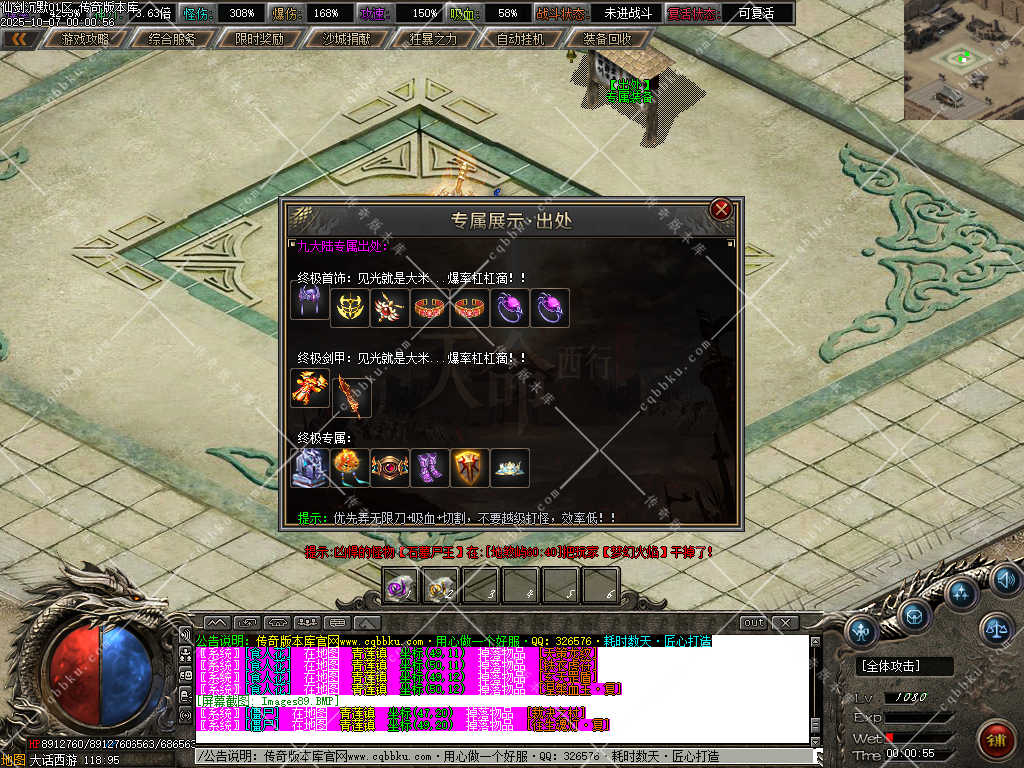The image size is (1024, 768).
Task: Select the purple helmet item icon
Action: 310,300
